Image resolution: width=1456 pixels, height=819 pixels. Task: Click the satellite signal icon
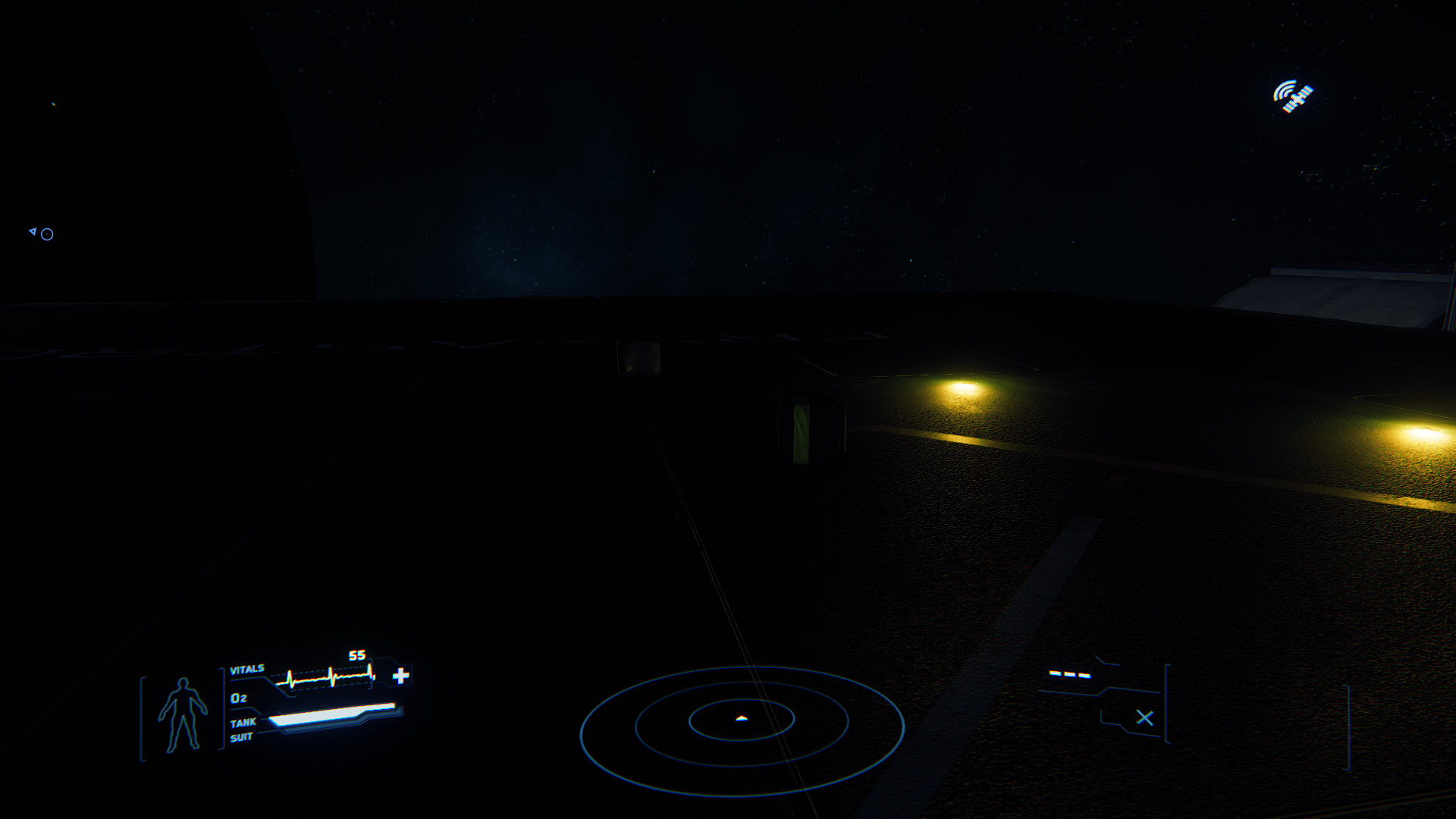[1293, 96]
